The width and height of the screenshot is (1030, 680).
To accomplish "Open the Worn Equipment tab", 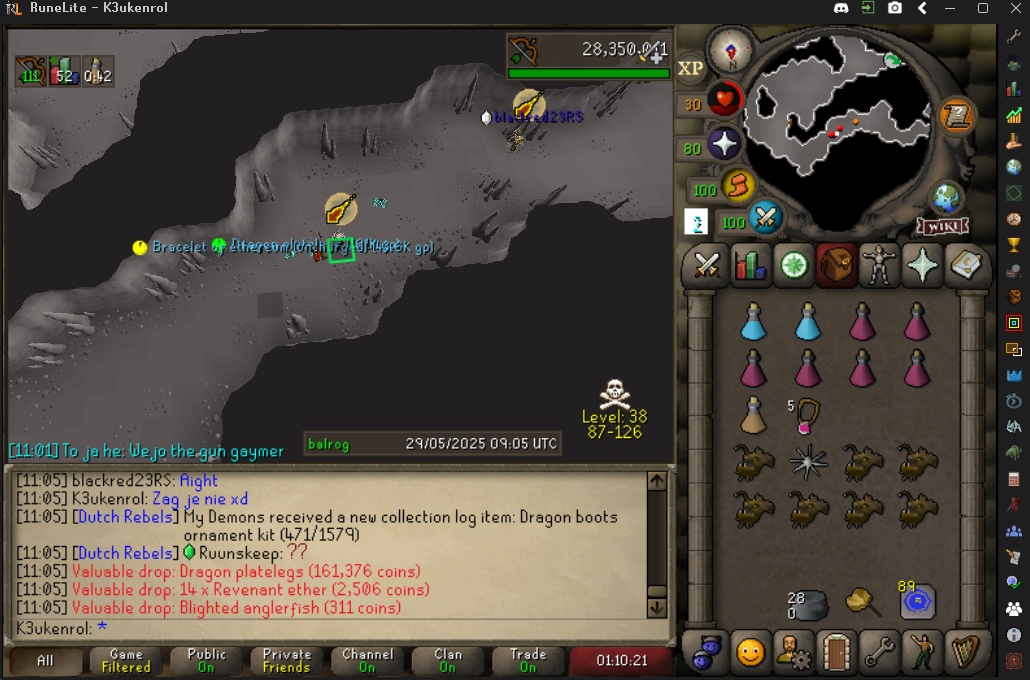I will (879, 265).
